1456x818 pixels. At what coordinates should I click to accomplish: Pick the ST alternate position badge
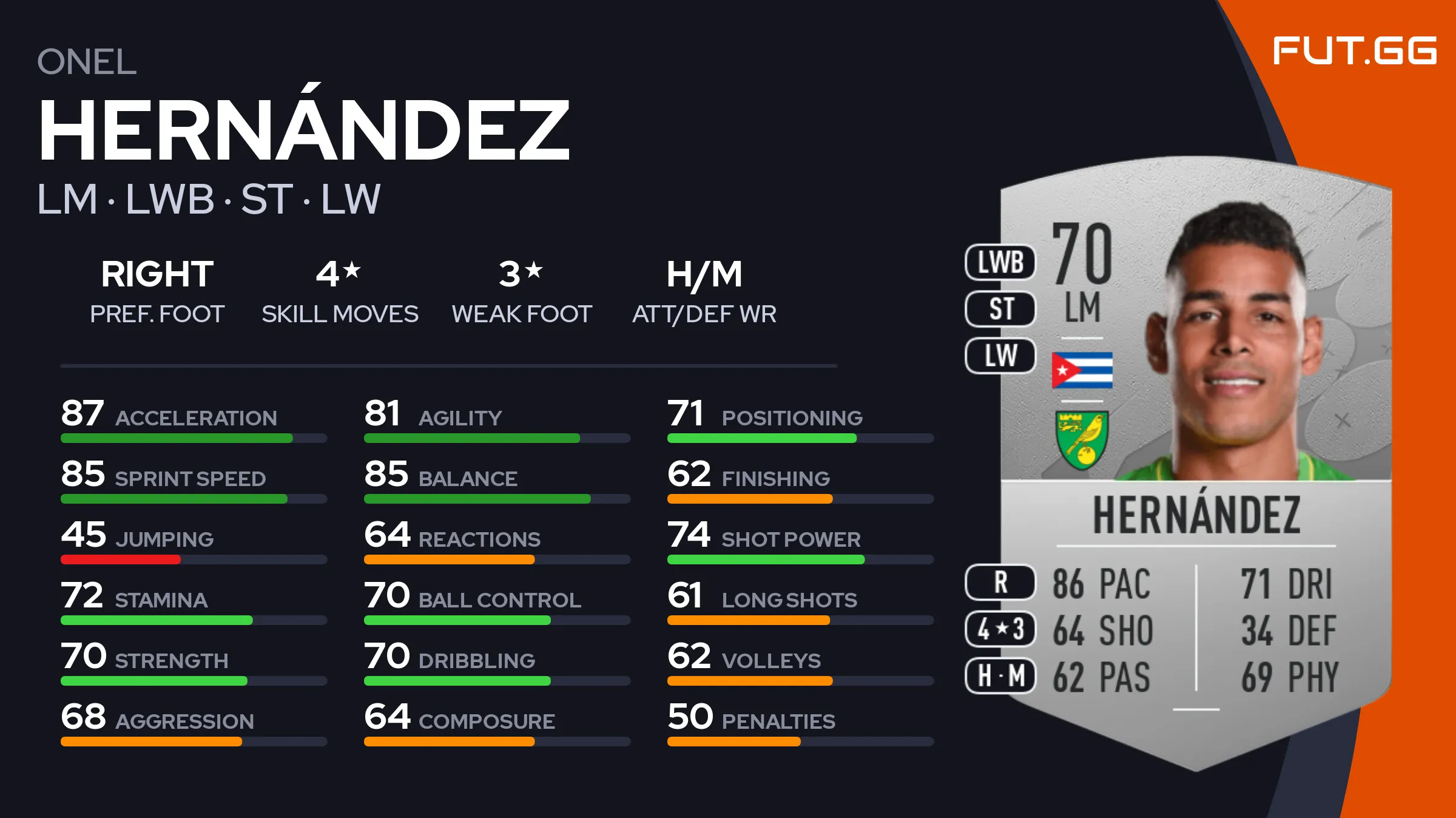pyautogui.click(x=1000, y=309)
